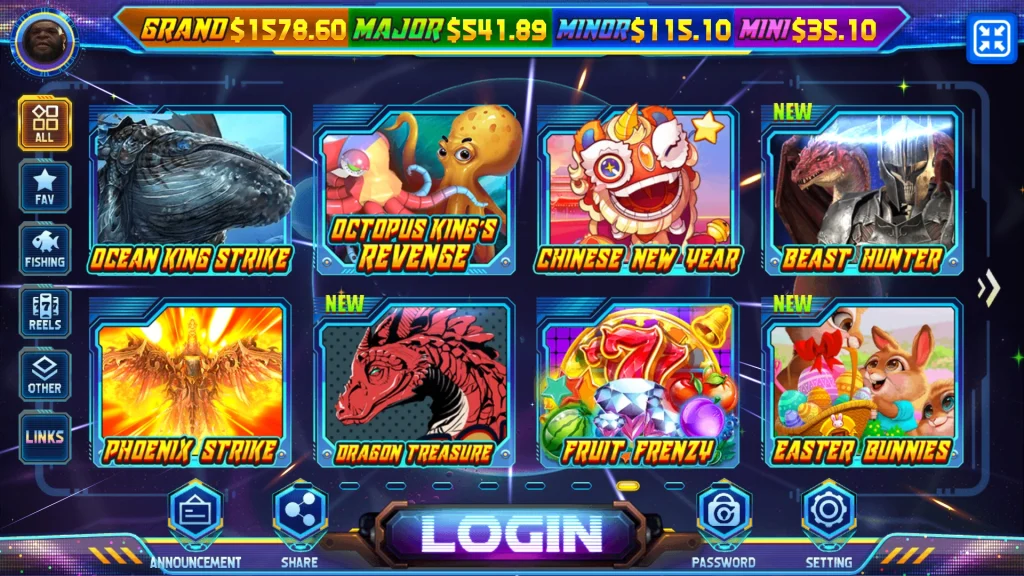The height and width of the screenshot is (576, 1024).
Task: Open the Beast Hunter game
Action: click(x=862, y=192)
